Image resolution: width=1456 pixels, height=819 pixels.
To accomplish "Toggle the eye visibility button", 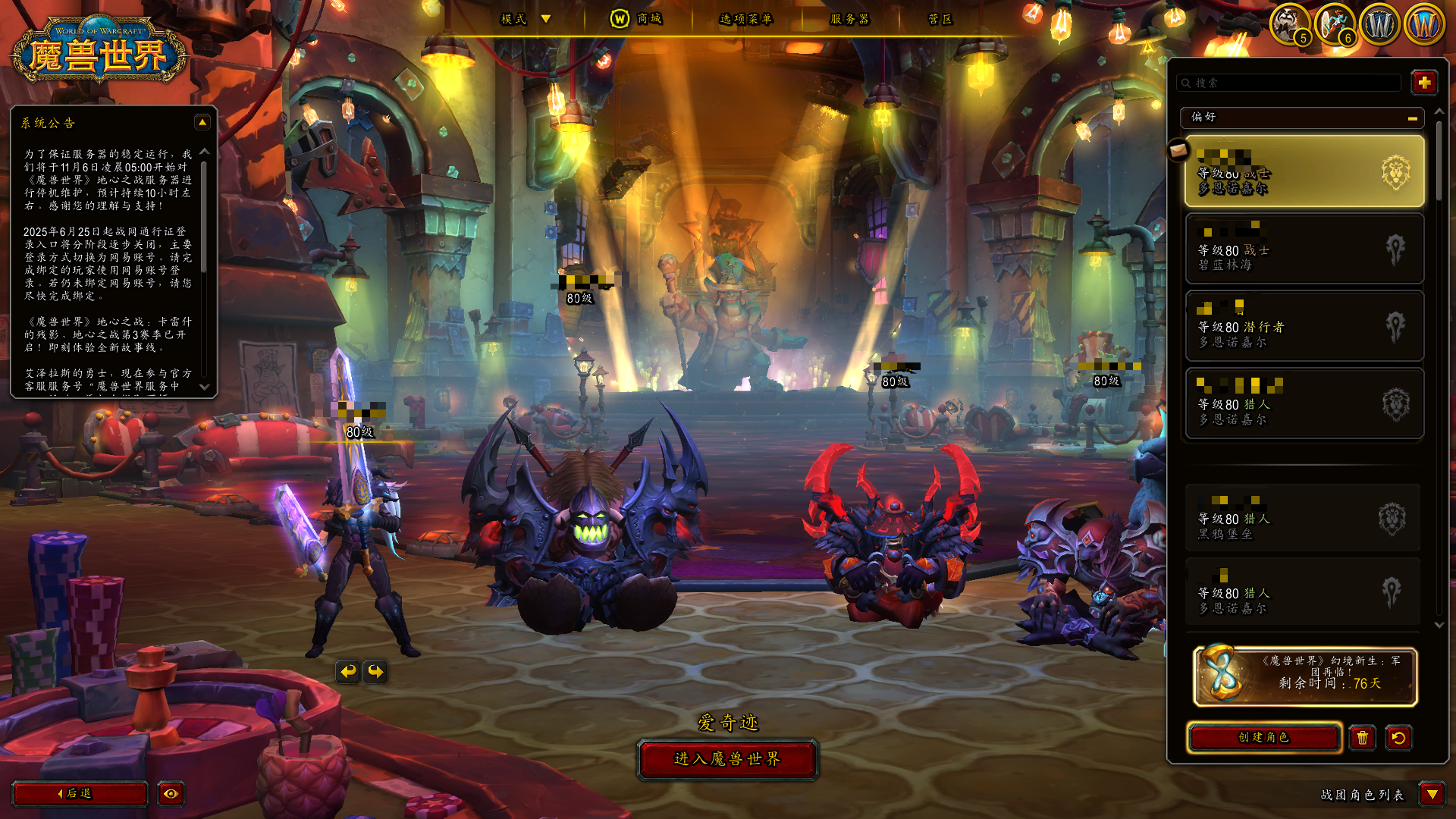I will click(x=171, y=793).
